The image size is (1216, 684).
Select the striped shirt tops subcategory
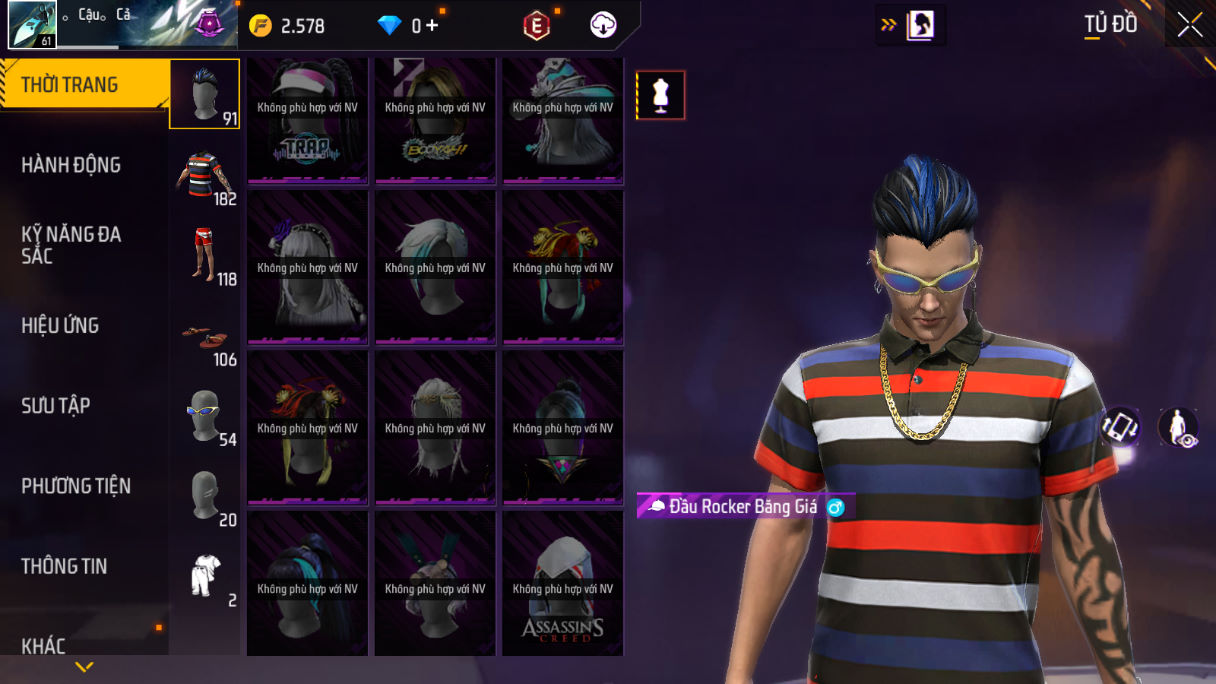pos(205,175)
